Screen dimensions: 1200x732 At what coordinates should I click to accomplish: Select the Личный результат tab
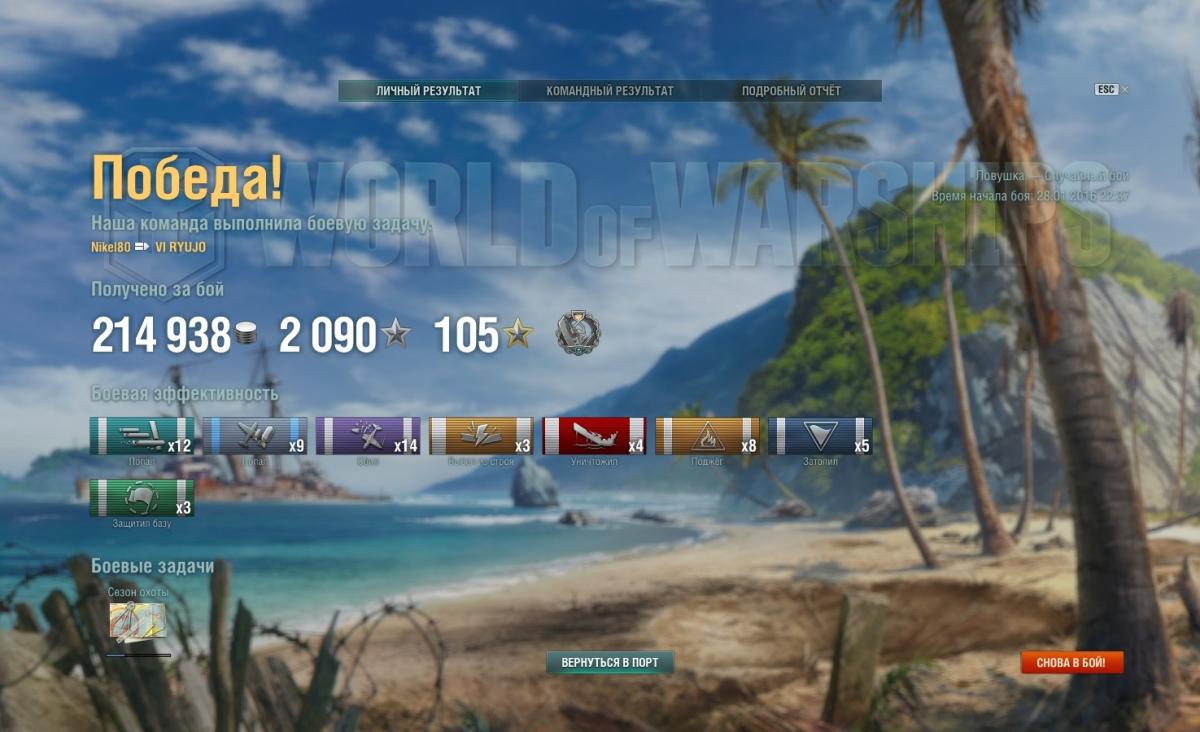point(428,91)
